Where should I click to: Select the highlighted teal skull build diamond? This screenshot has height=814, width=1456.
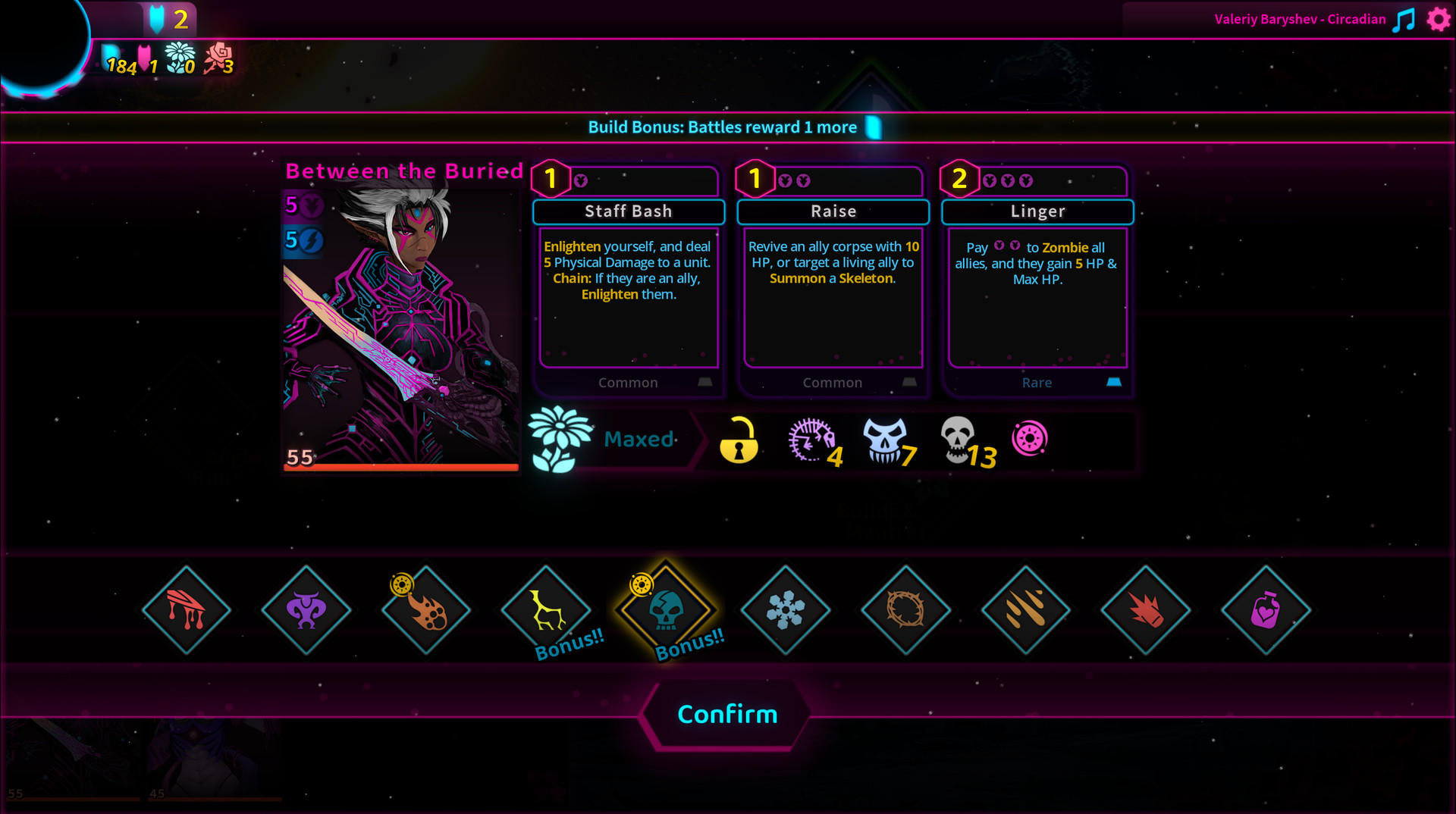click(666, 610)
